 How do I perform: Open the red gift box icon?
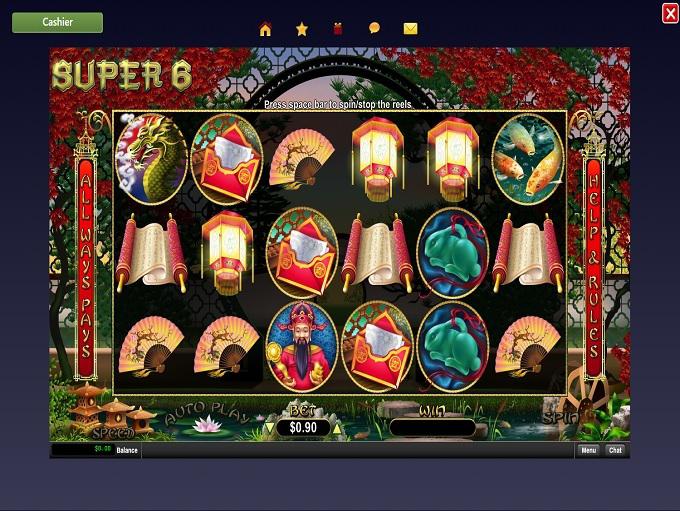pyautogui.click(x=338, y=29)
